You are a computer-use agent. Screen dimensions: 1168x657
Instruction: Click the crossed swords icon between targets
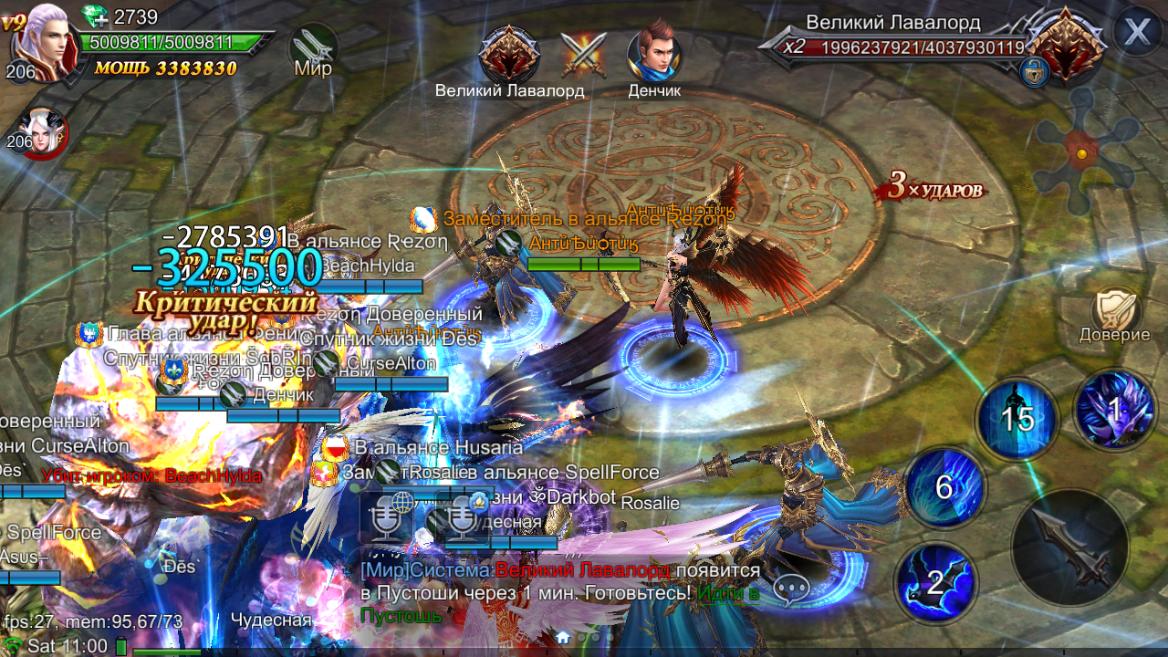(583, 54)
